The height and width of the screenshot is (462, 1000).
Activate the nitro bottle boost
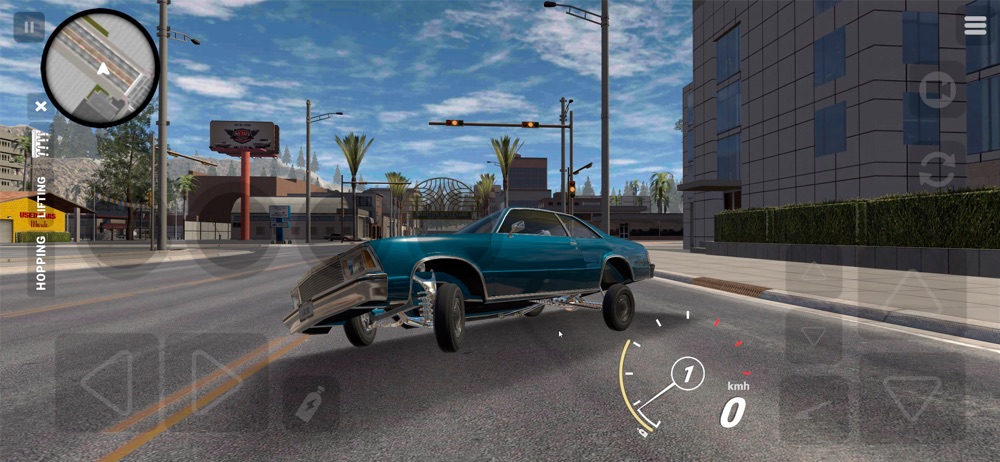tap(311, 403)
